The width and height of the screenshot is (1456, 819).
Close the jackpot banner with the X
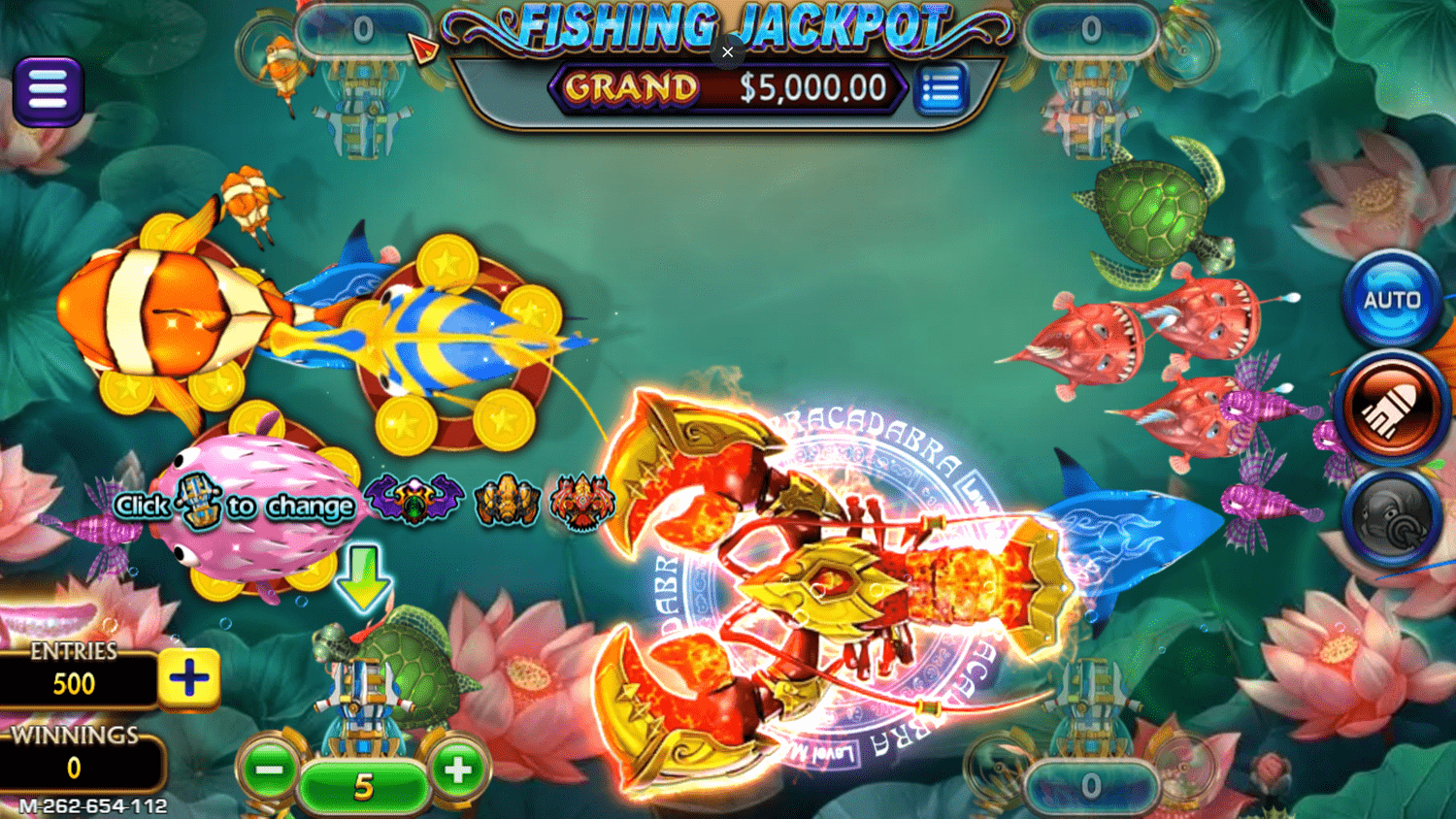[x=727, y=52]
